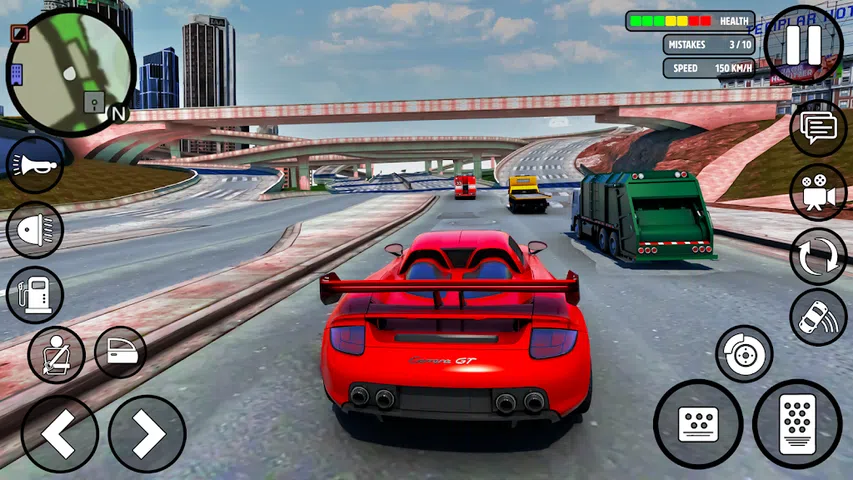
Task: Open the circular minimap
Action: pos(70,70)
